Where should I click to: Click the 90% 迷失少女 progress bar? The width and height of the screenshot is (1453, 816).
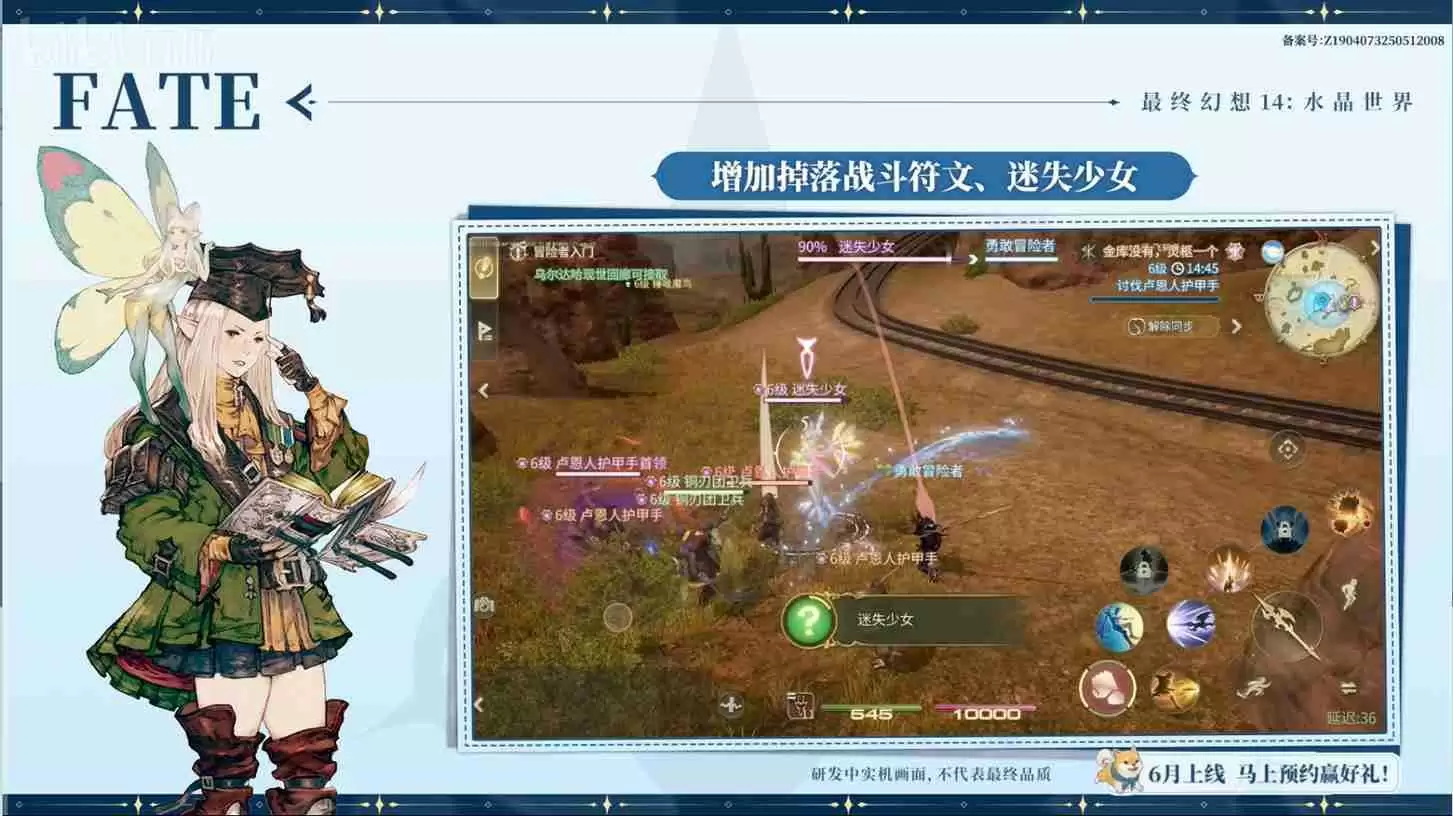[871, 258]
